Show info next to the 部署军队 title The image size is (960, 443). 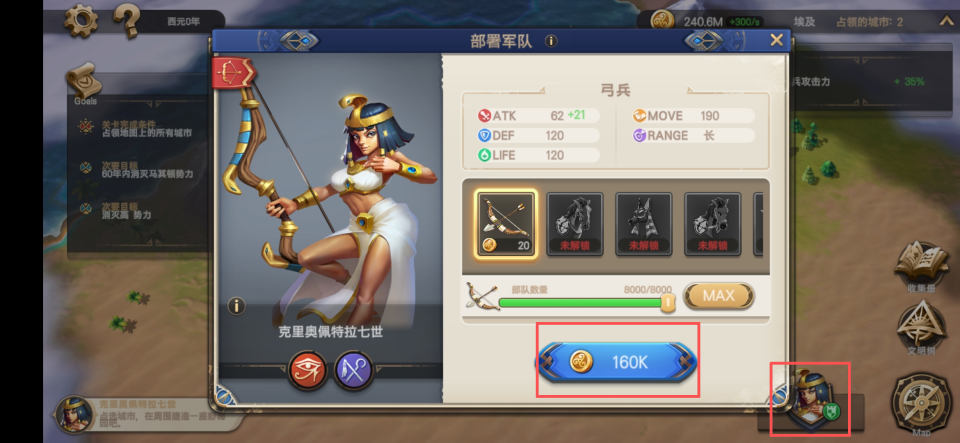pyautogui.click(x=551, y=41)
